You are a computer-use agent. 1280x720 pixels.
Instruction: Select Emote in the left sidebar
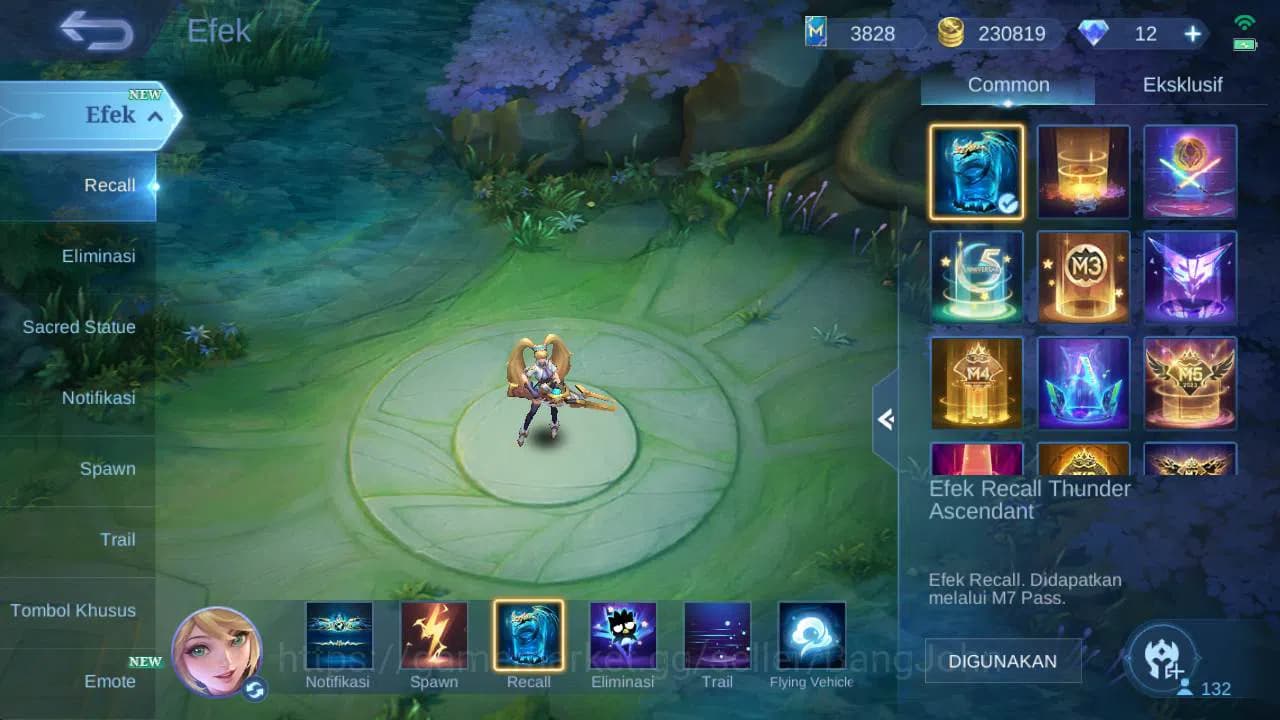click(x=110, y=681)
